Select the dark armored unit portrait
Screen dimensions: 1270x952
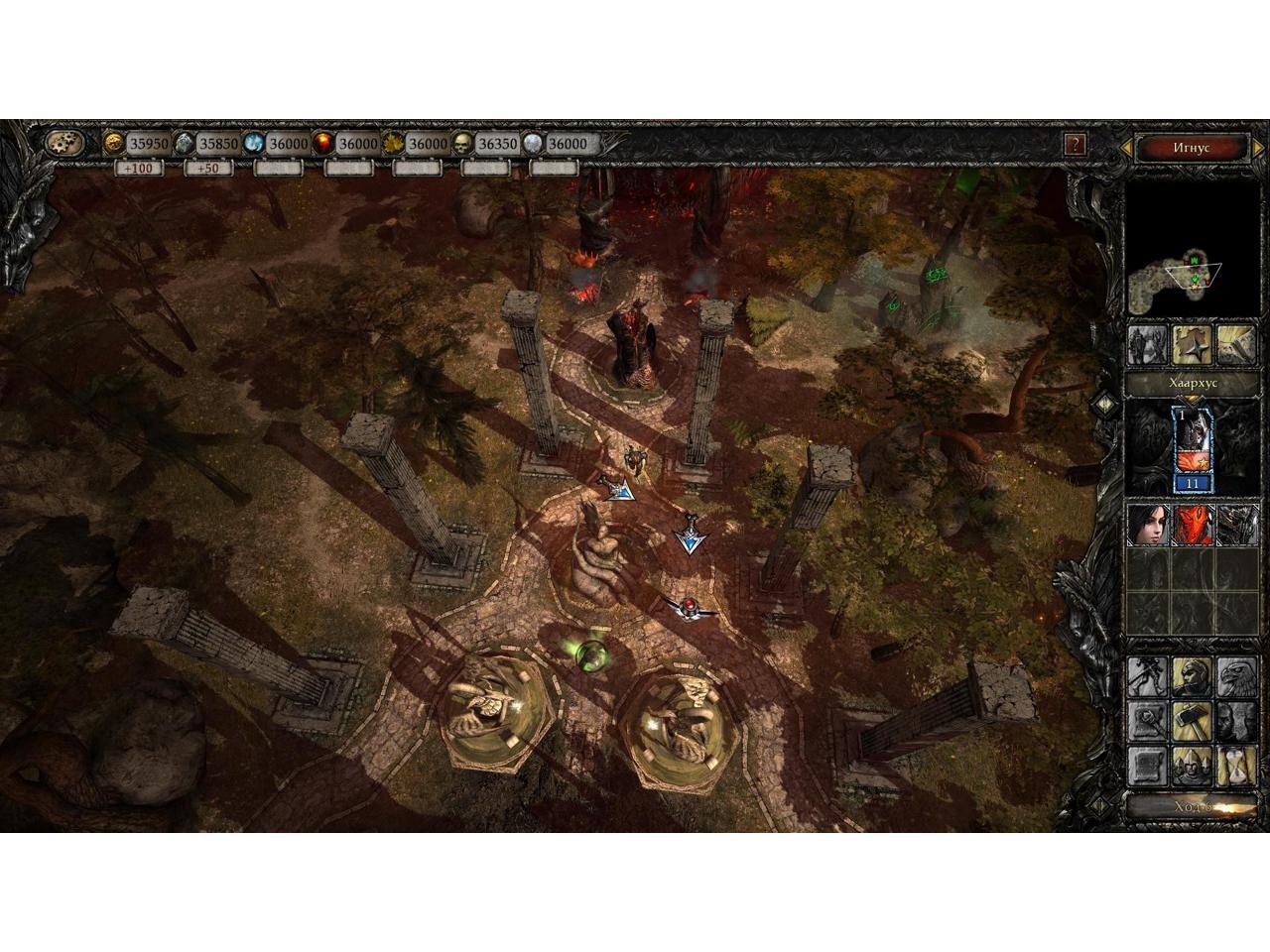tap(1235, 524)
